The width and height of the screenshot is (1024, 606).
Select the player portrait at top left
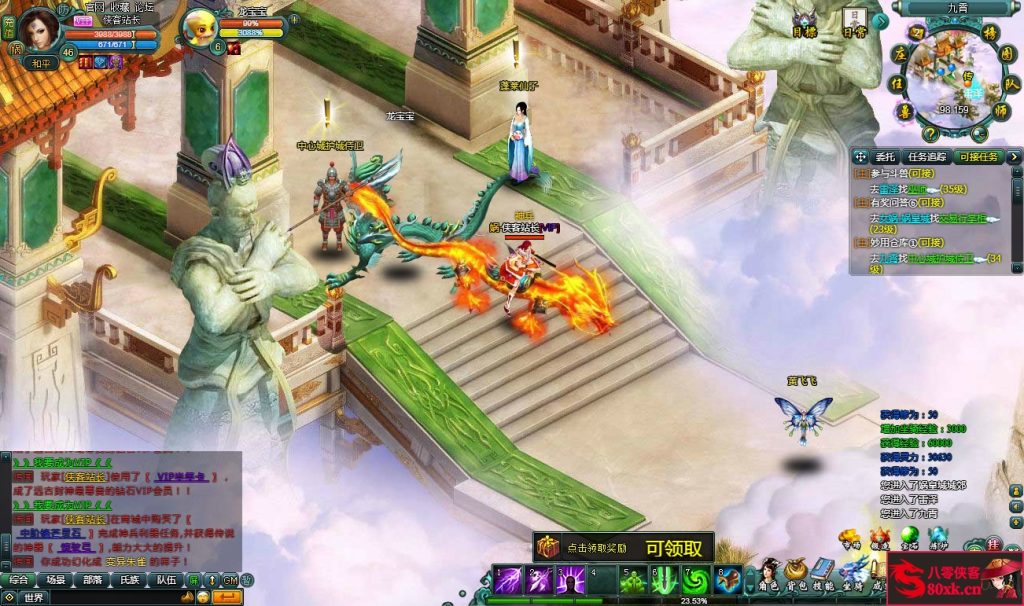click(38, 27)
